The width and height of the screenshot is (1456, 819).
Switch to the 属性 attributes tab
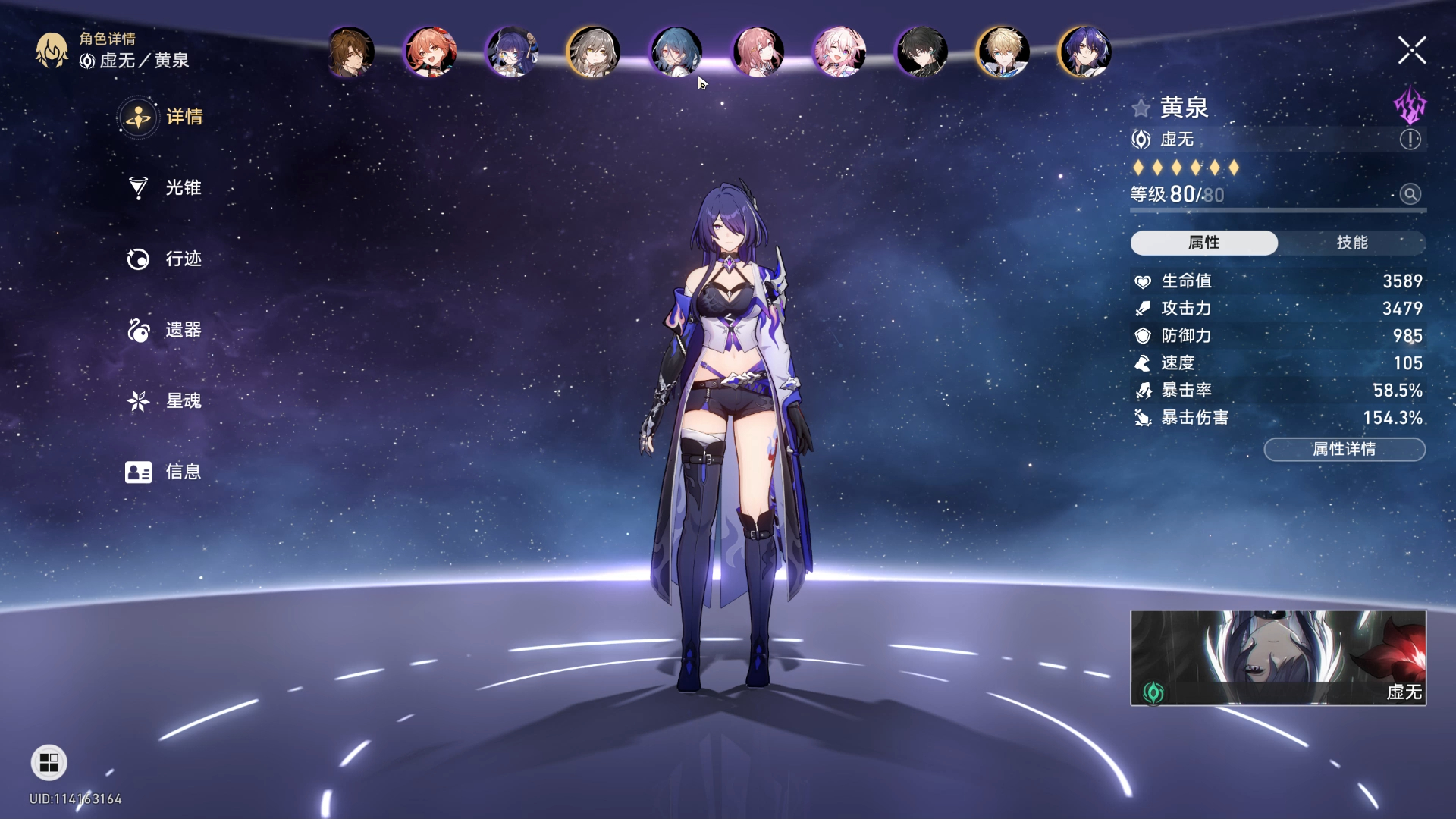(1203, 243)
